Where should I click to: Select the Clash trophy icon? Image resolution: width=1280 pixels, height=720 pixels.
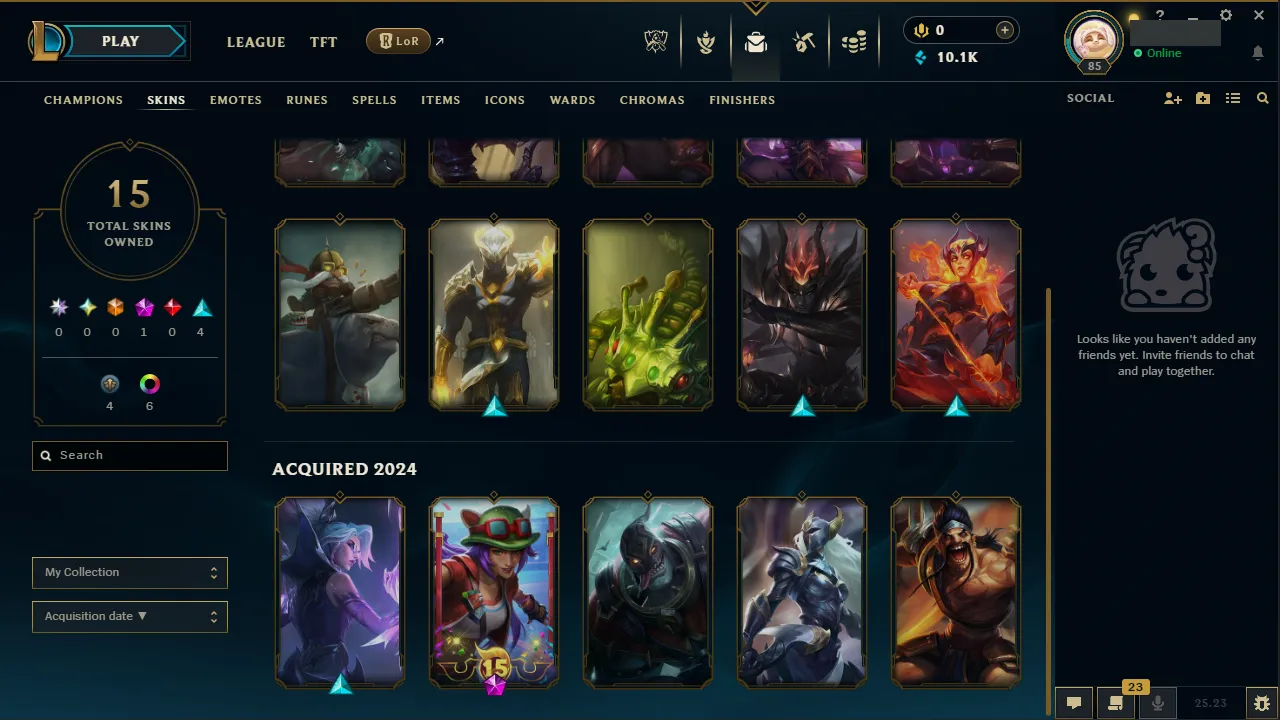706,41
